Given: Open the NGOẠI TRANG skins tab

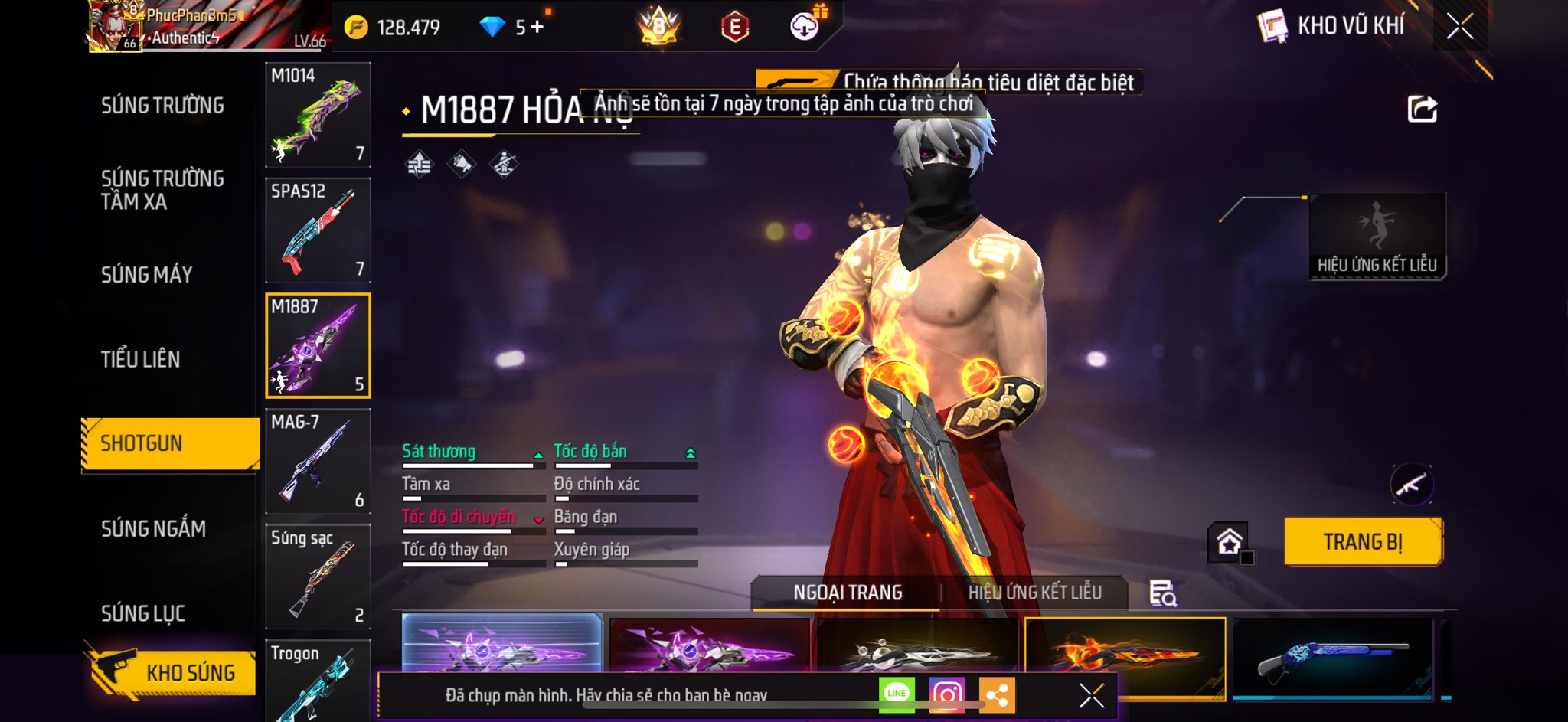Looking at the screenshot, I should click(848, 593).
